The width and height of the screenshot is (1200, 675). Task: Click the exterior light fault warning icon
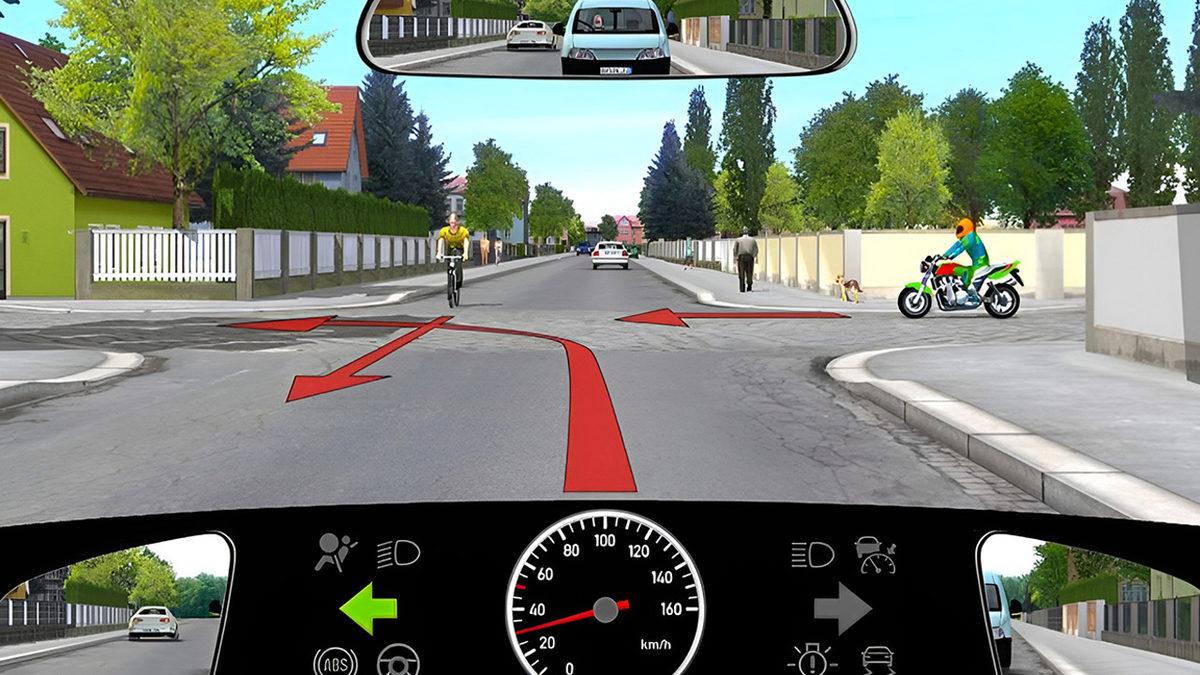(x=812, y=661)
